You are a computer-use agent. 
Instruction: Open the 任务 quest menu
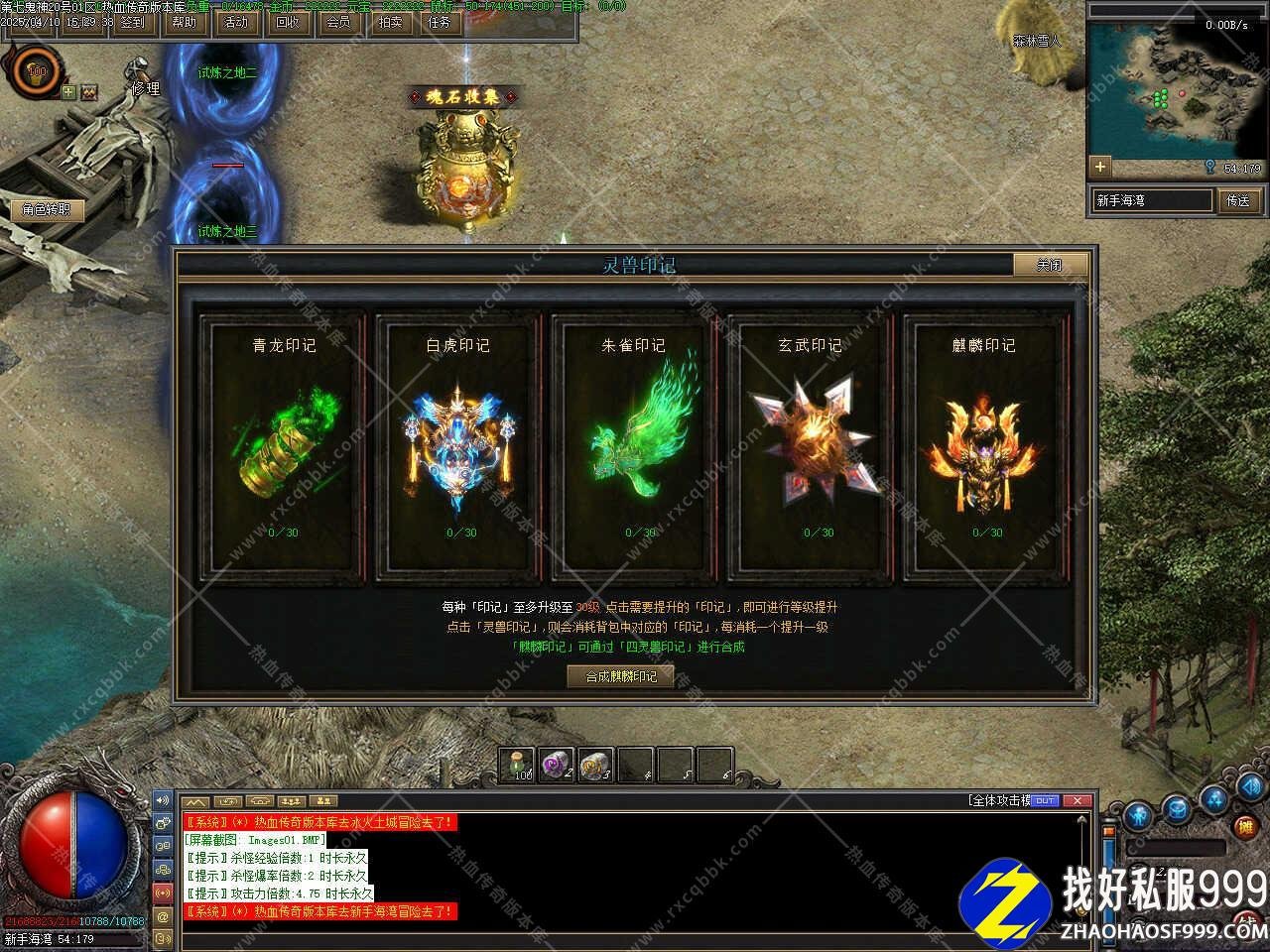click(x=441, y=21)
